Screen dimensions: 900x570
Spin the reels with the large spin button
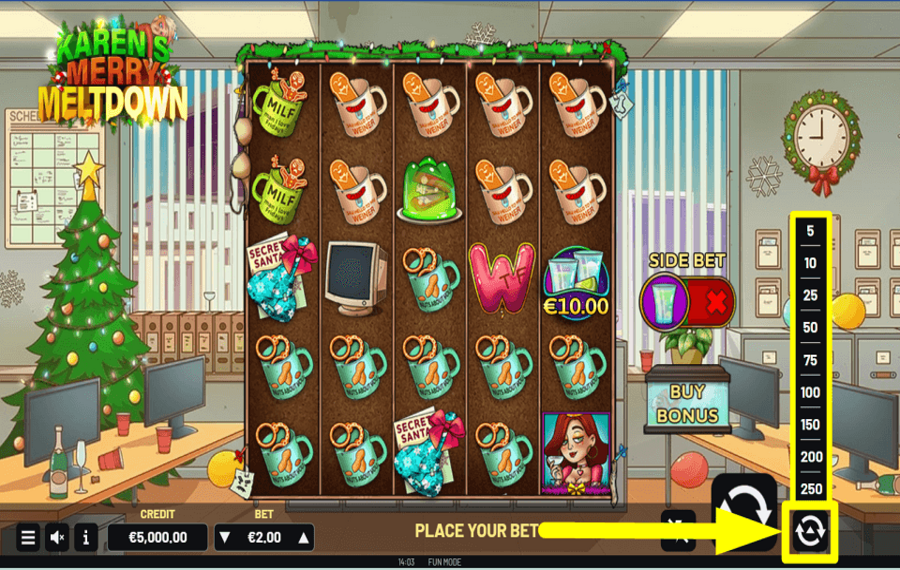(x=743, y=508)
